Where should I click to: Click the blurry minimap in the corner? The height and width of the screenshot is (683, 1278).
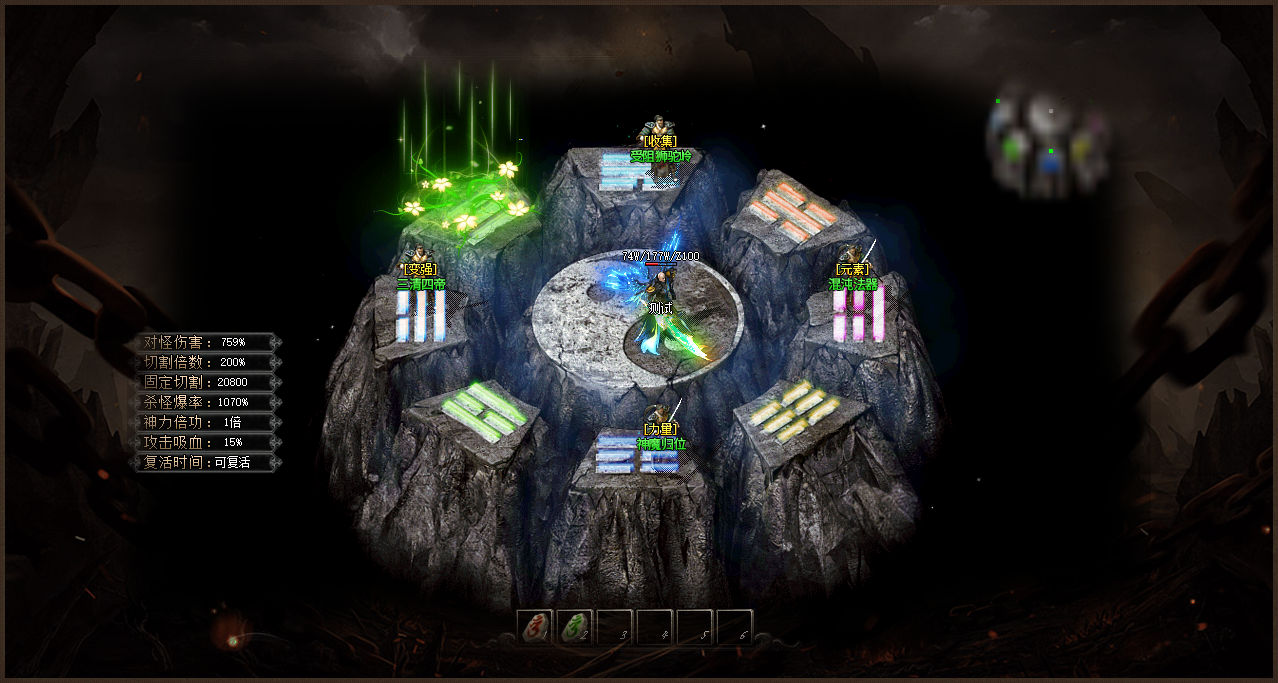coord(1045,147)
